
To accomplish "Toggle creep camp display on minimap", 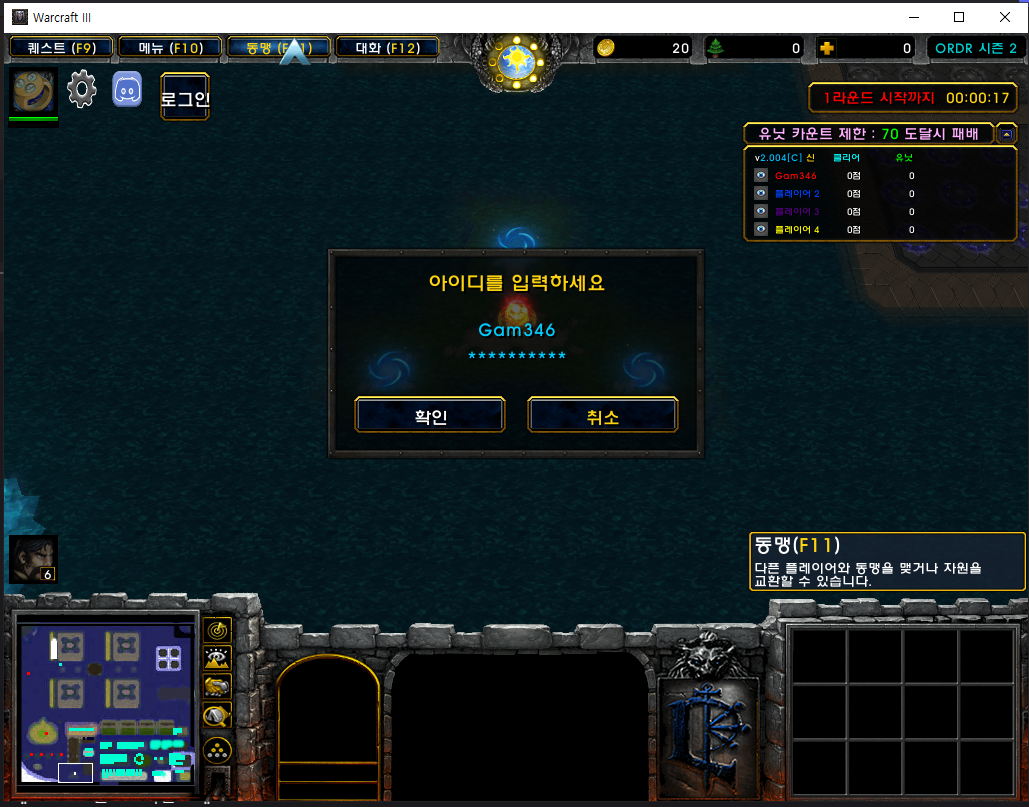I will 217,715.
